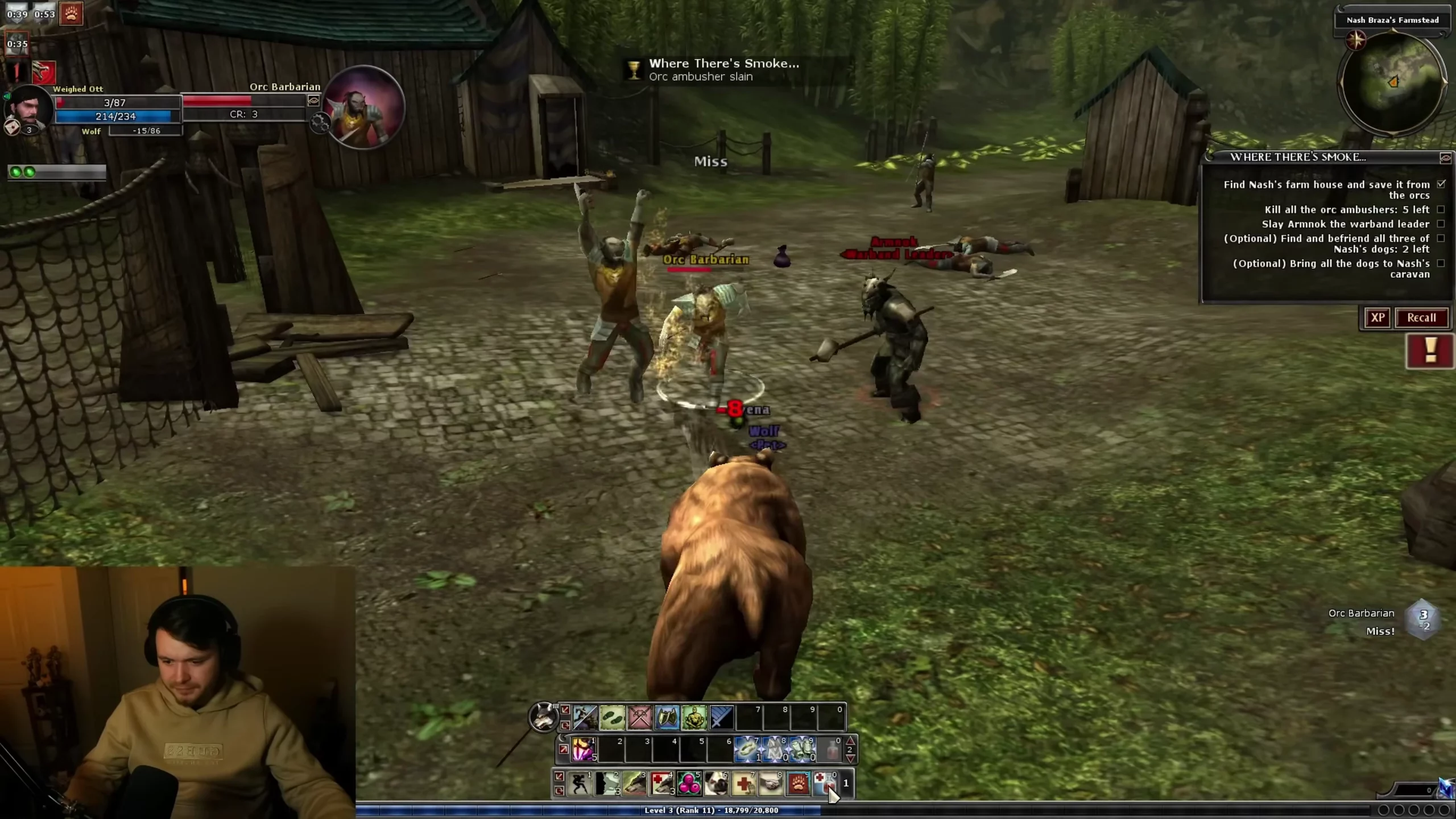
Task: Click the wolf pet portrait on hotbar
Action: point(543,717)
